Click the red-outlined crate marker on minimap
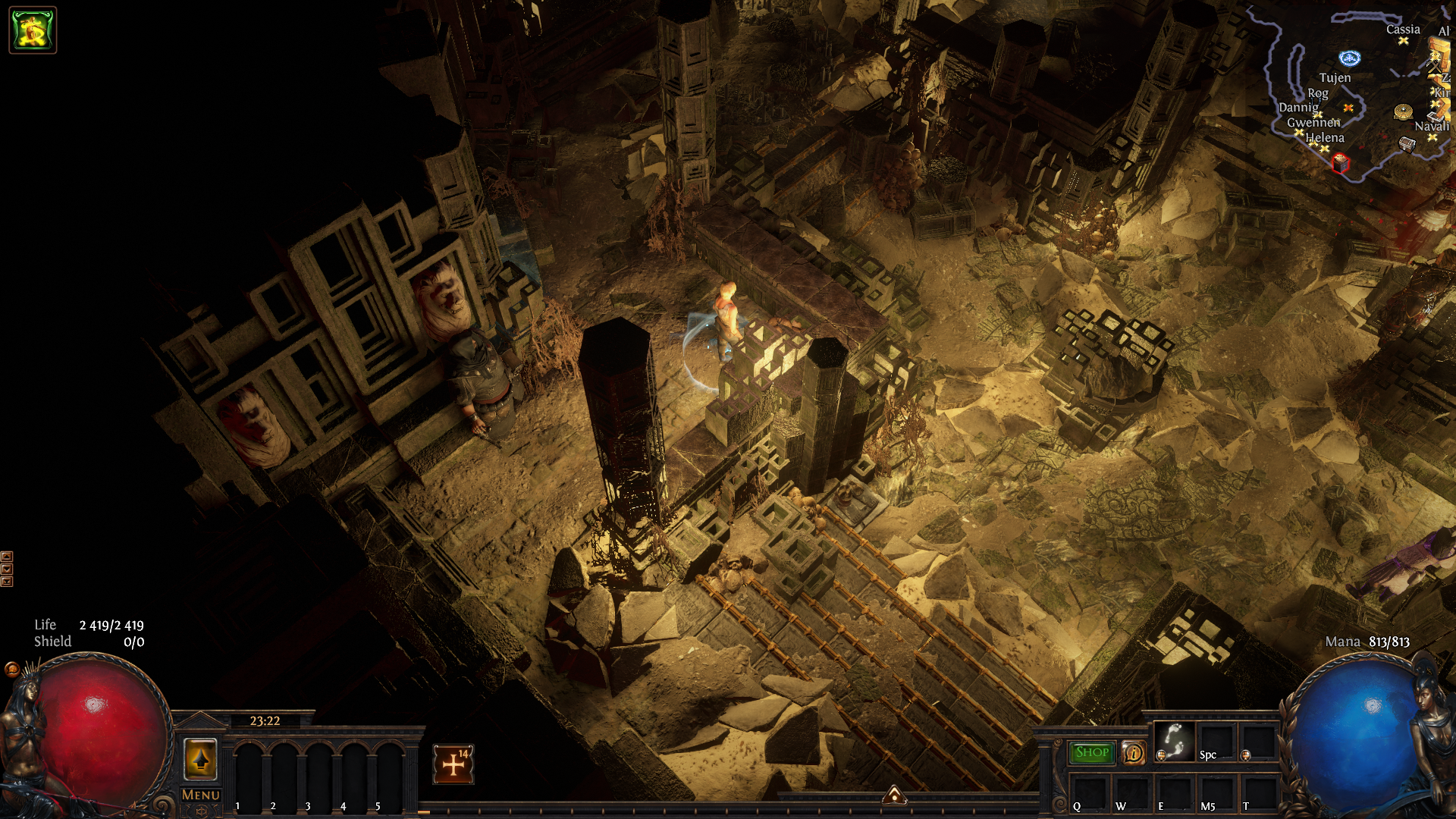The image size is (1456, 819). point(1341,163)
